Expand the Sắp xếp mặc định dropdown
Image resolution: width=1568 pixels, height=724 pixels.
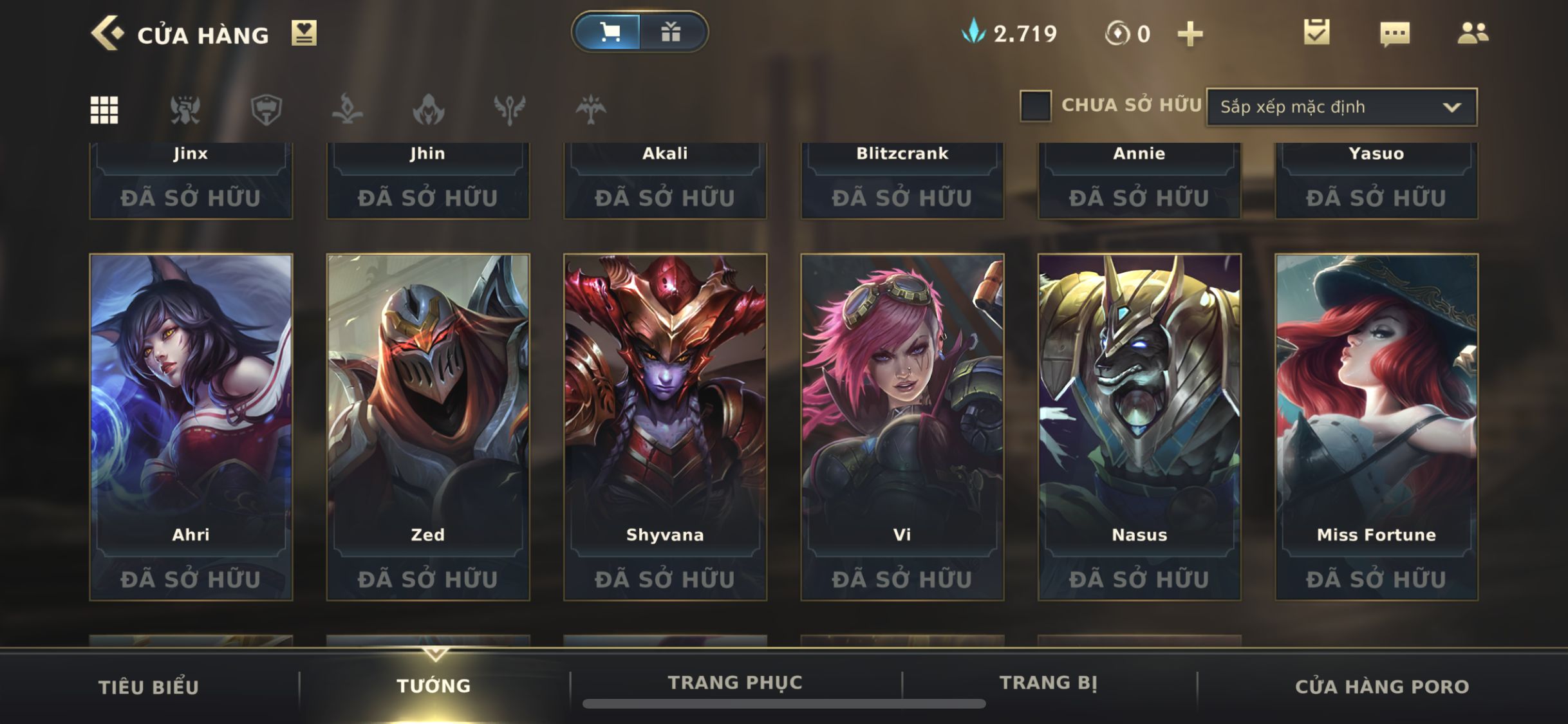point(1341,107)
